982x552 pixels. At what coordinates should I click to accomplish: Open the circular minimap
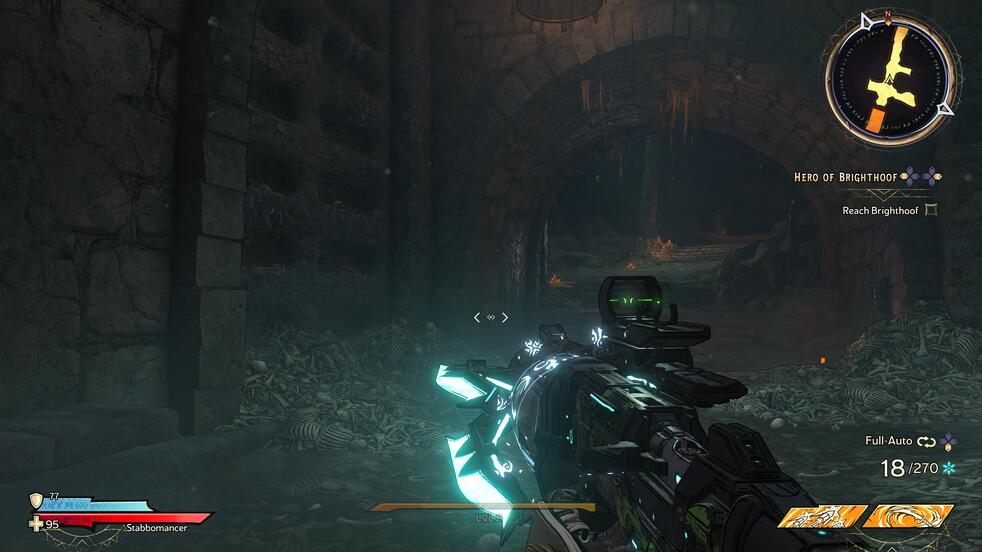(889, 79)
